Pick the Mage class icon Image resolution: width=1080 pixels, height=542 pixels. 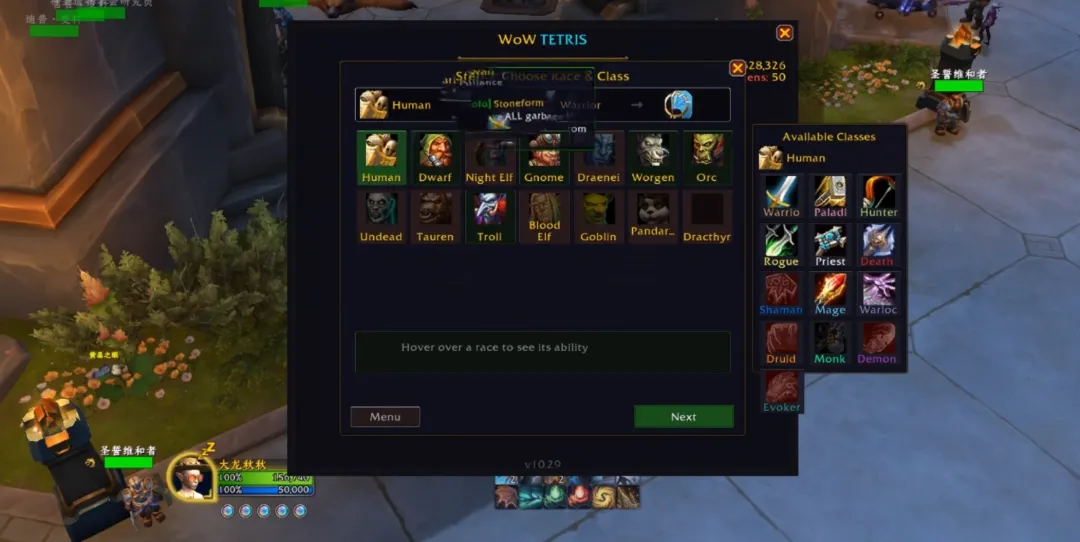coord(830,294)
